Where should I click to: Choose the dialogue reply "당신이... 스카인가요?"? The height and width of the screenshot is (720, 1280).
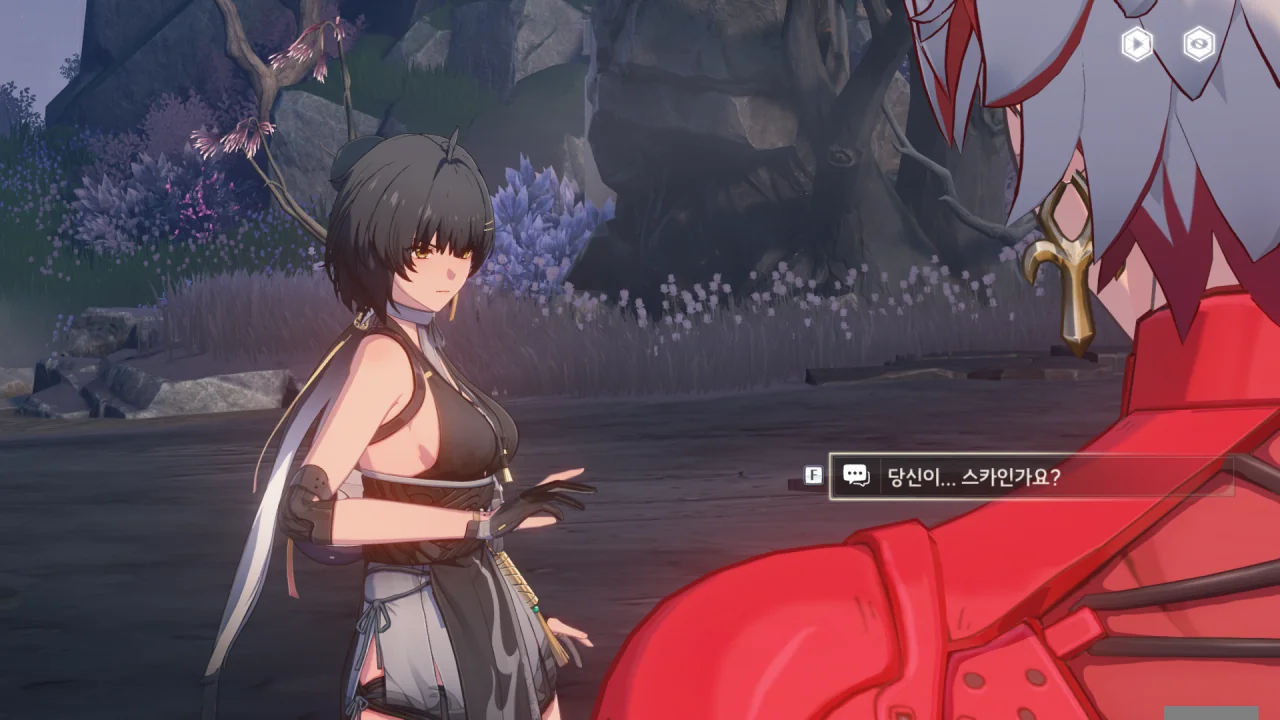[1030, 476]
